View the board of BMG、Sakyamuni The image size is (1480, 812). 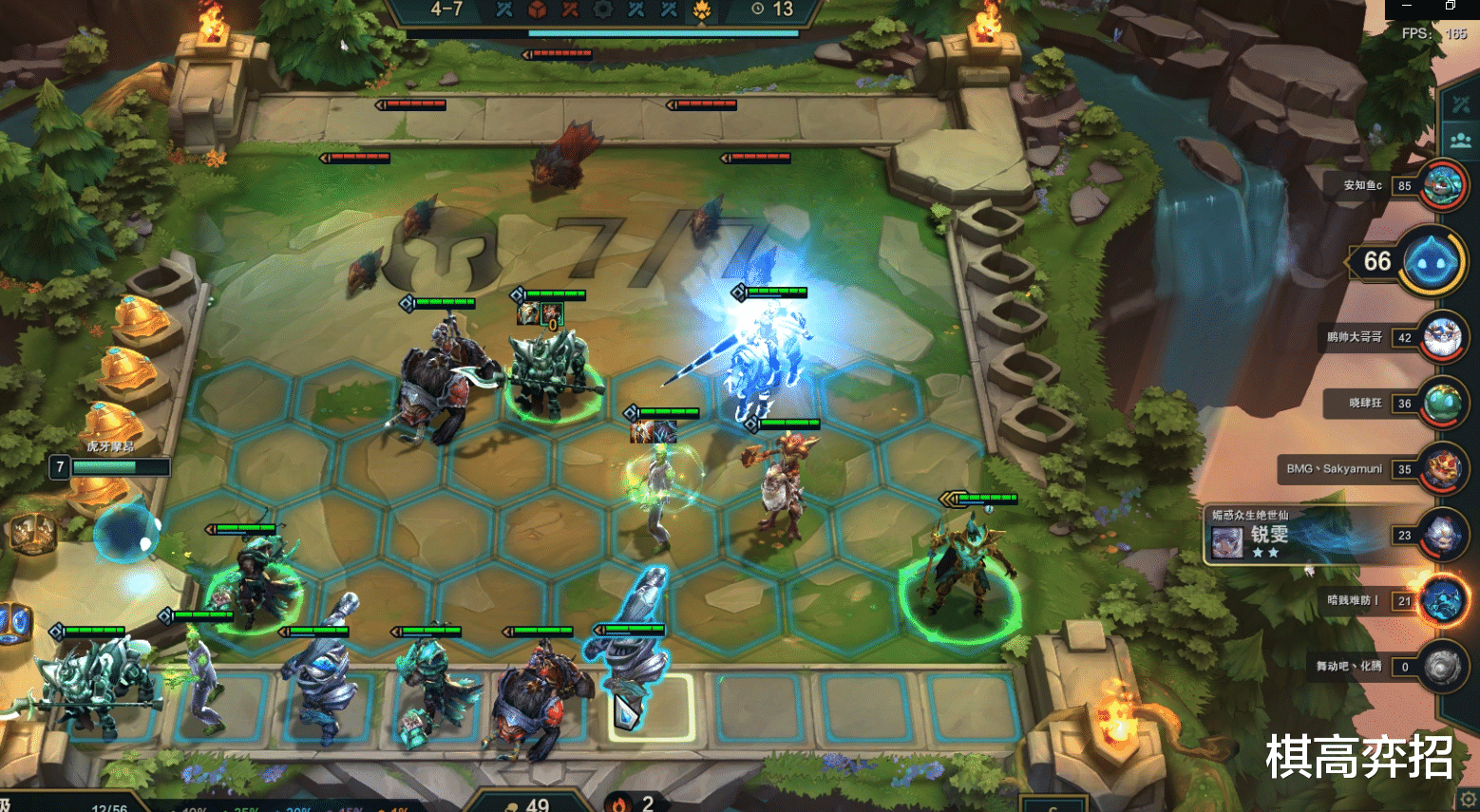tap(1441, 469)
